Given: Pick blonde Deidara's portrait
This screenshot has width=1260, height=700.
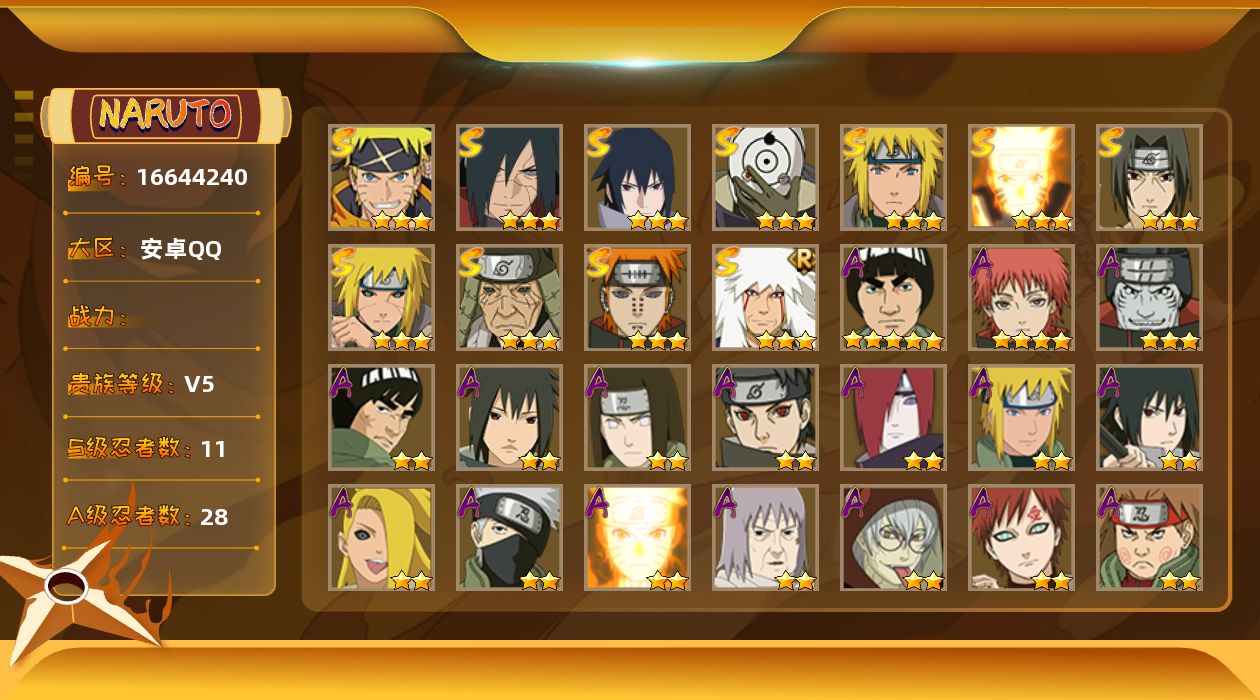Looking at the screenshot, I should coord(381,537).
